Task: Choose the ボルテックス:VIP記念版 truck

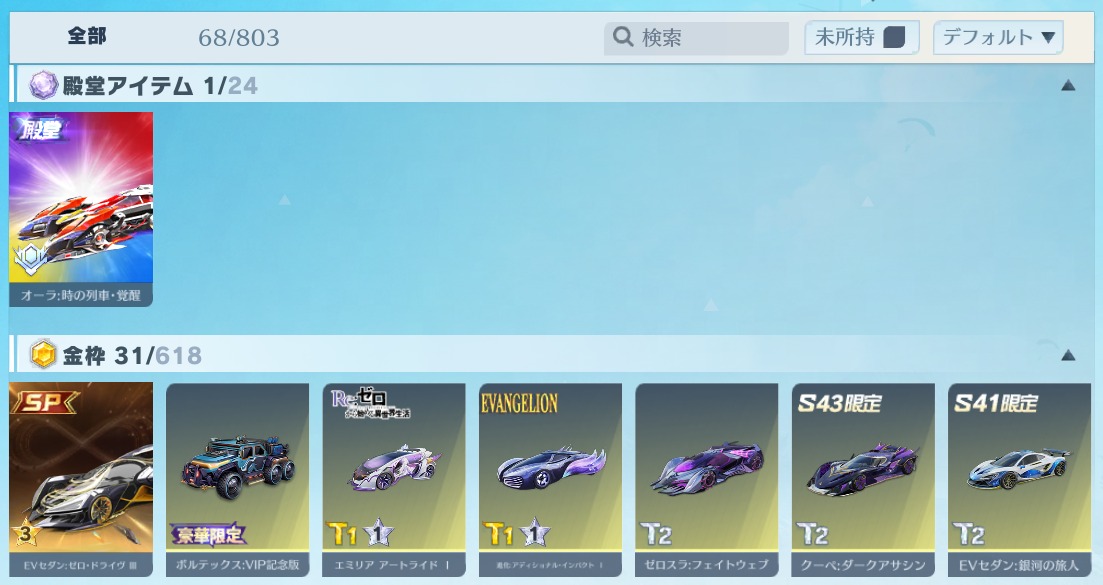Action: pyautogui.click(x=237, y=478)
